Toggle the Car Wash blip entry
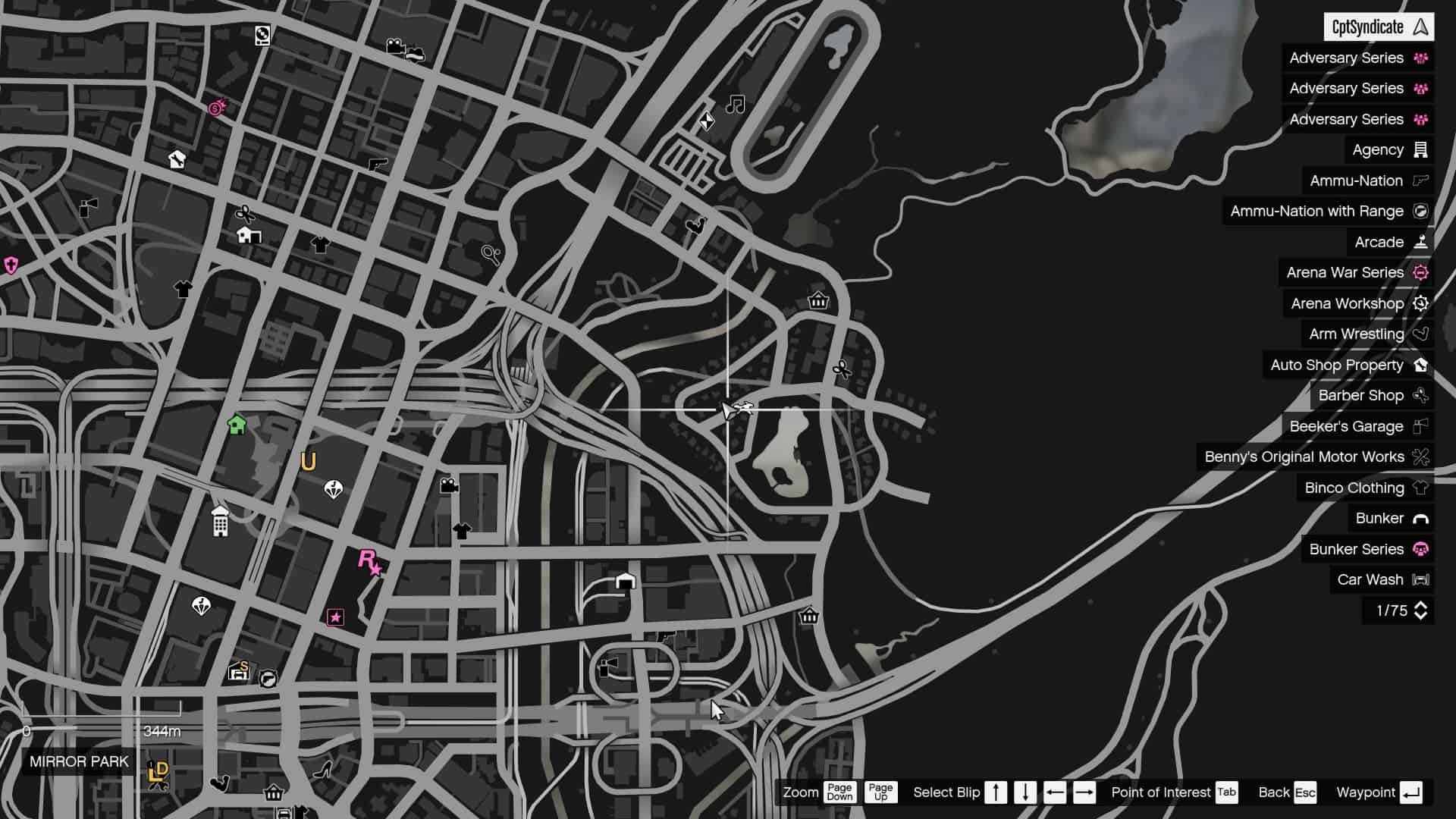Screen dimensions: 1456x819 point(1379,579)
